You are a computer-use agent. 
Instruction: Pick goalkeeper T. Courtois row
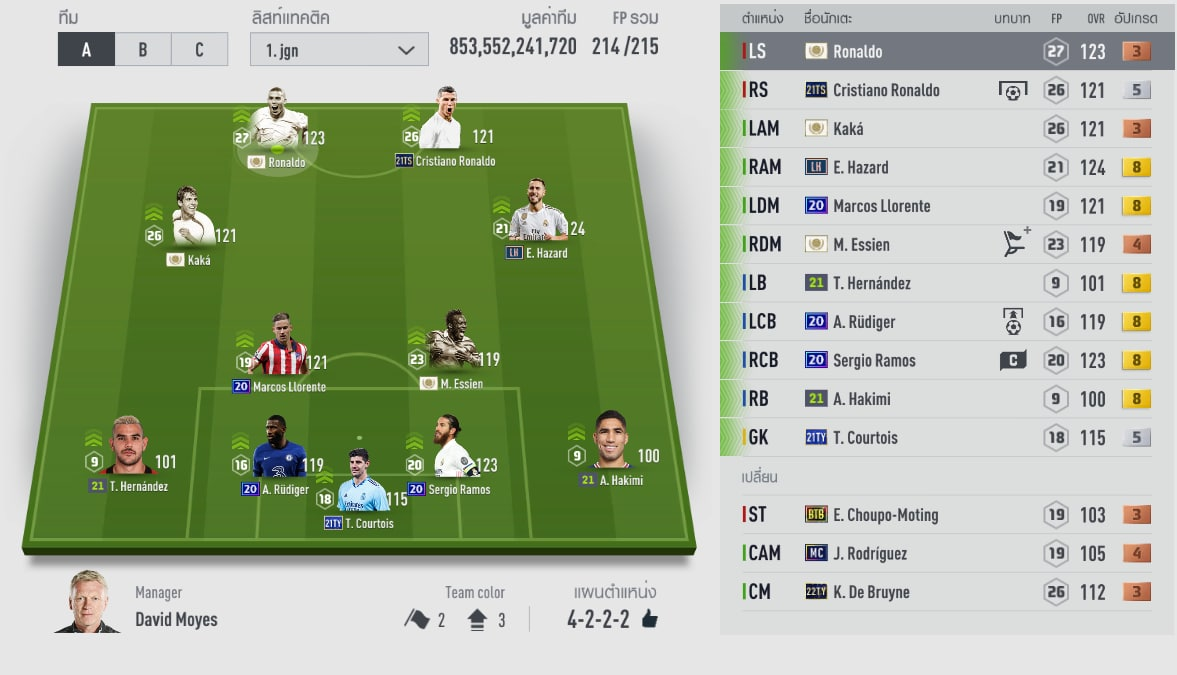(946, 437)
